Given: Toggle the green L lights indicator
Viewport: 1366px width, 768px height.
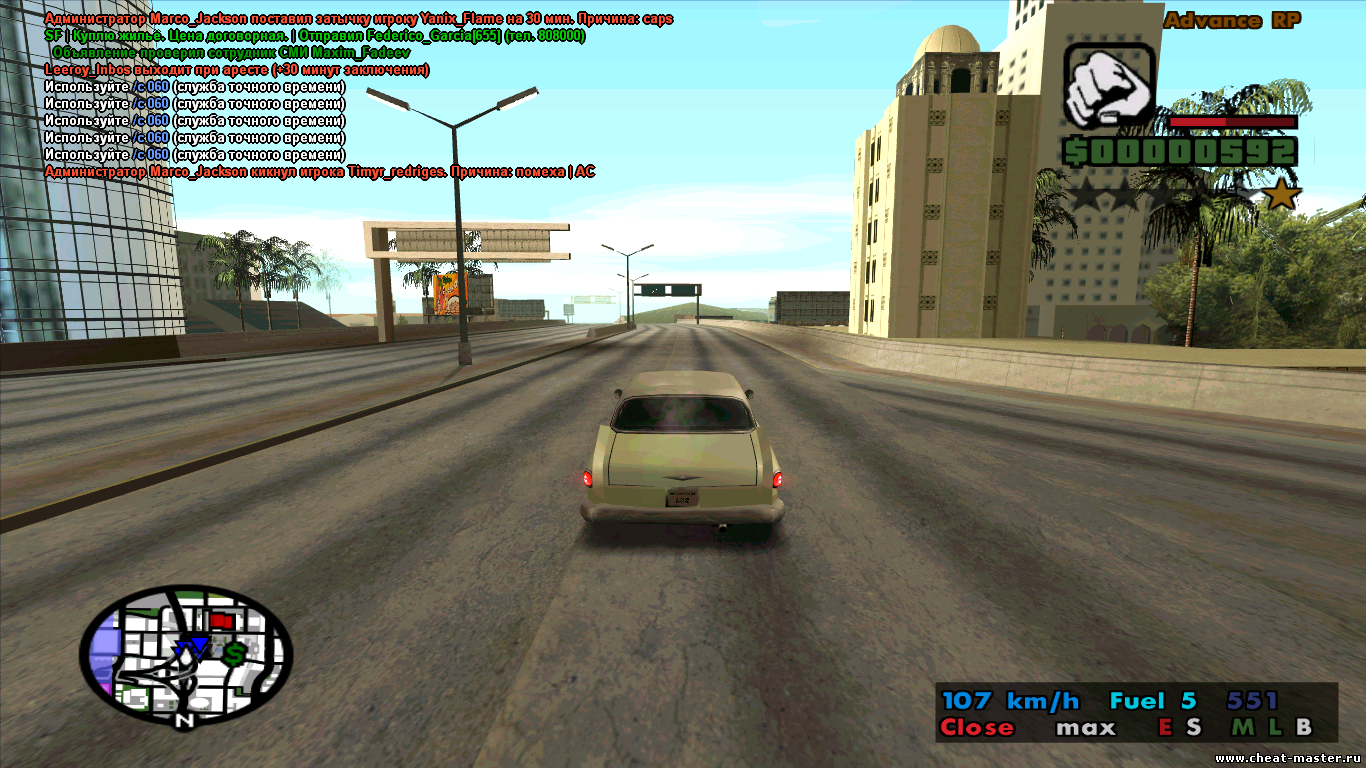Looking at the screenshot, I should (x=1272, y=728).
